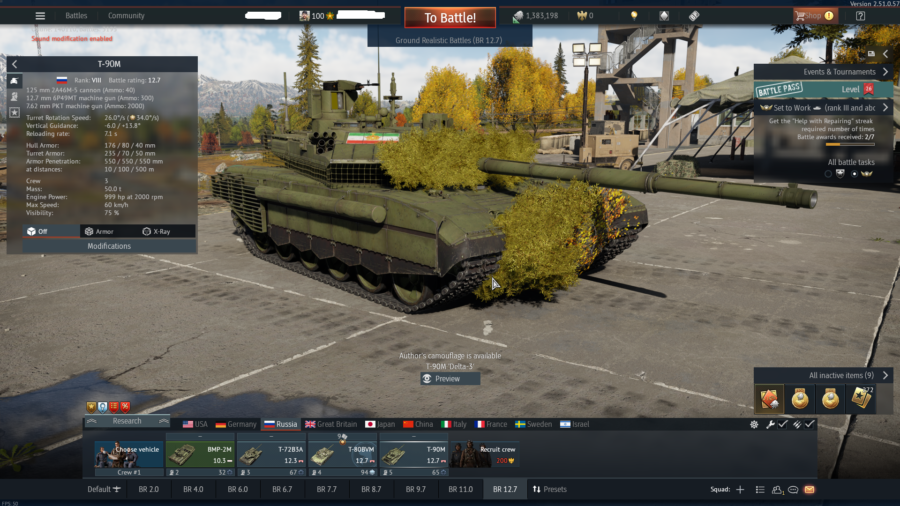The width and height of the screenshot is (900, 506).
Task: Choose the T-80BVM vehicle slot
Action: click(342, 454)
